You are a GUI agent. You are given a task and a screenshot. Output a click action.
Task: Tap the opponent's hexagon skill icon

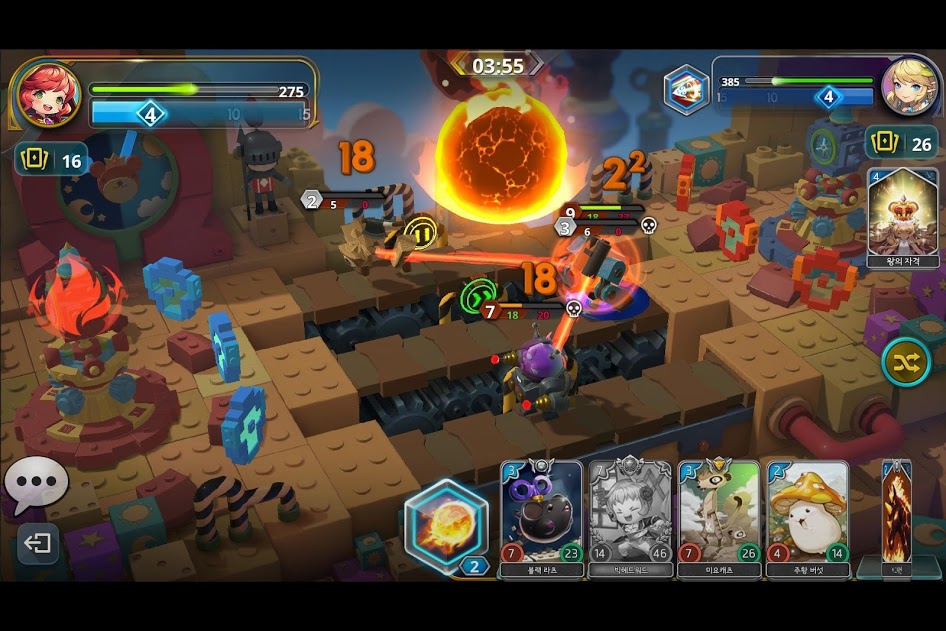[x=686, y=89]
